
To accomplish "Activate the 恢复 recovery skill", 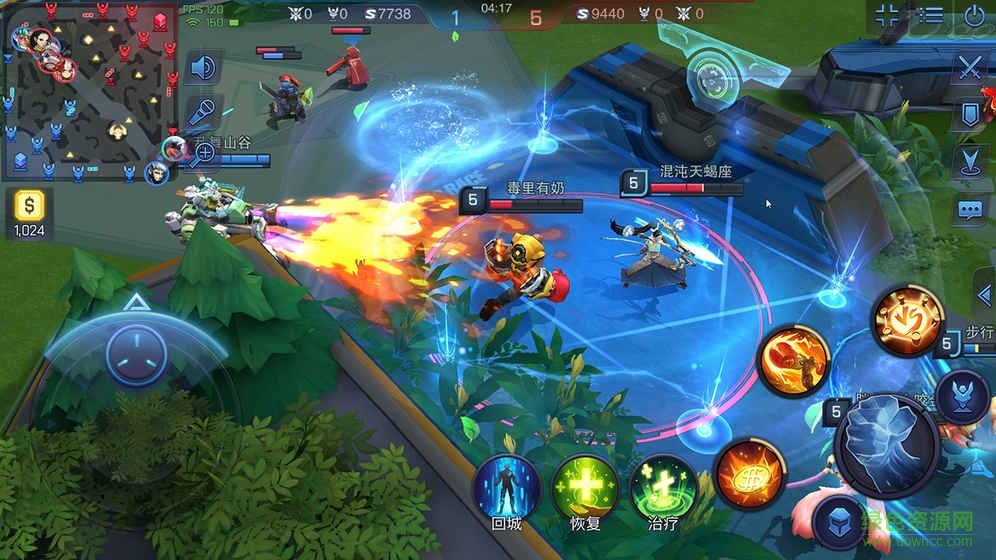I will click(x=583, y=490).
